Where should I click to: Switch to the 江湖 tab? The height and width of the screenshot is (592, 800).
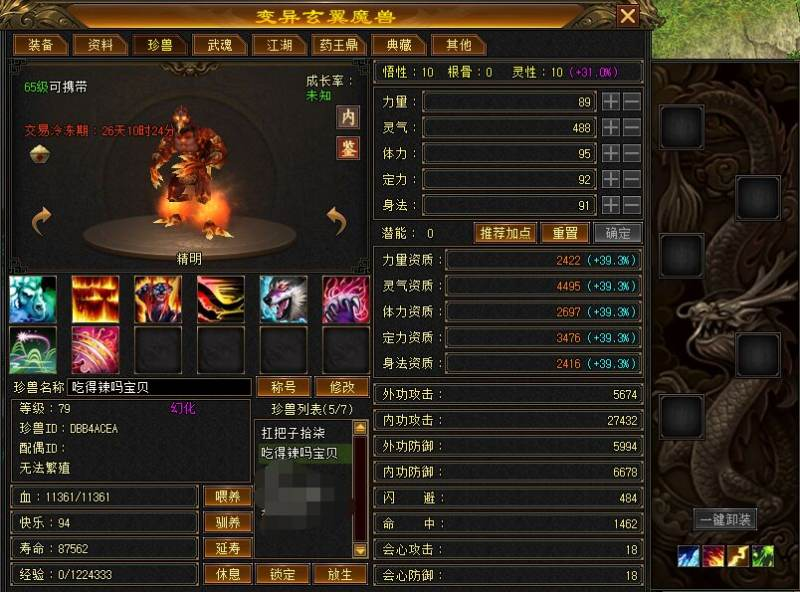coord(279,45)
